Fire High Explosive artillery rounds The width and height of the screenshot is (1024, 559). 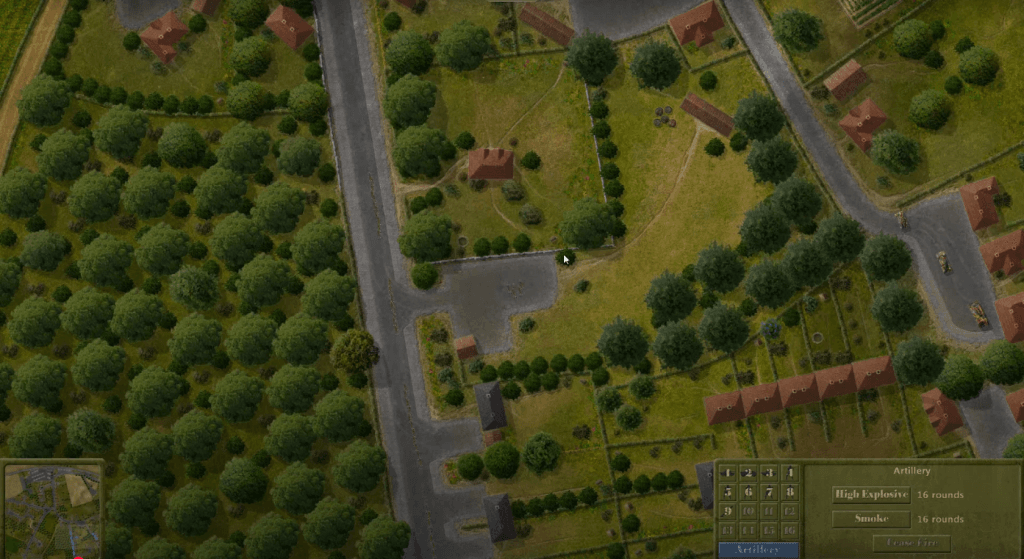pos(871,494)
